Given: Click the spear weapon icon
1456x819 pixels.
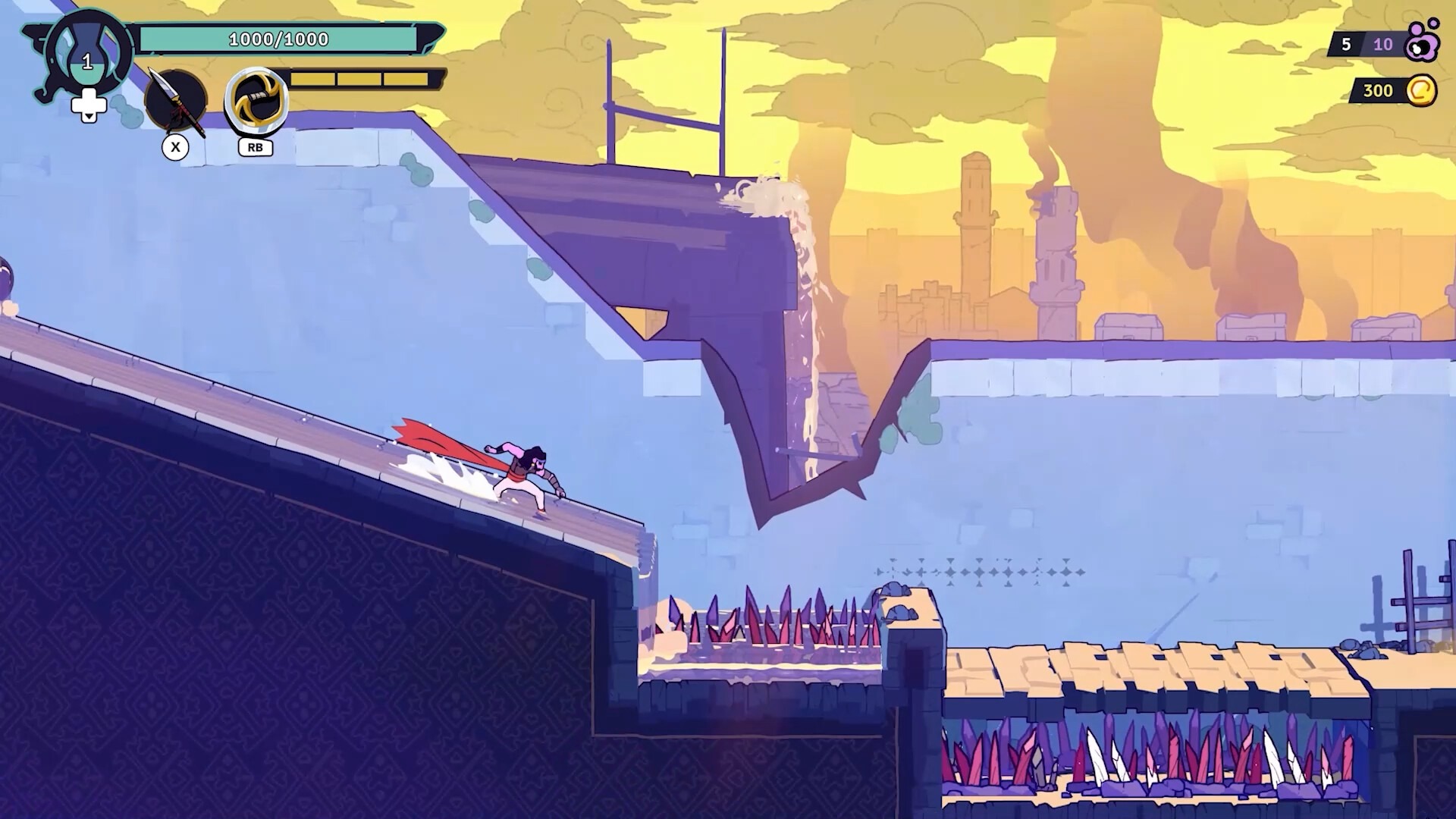Looking at the screenshot, I should click(176, 102).
